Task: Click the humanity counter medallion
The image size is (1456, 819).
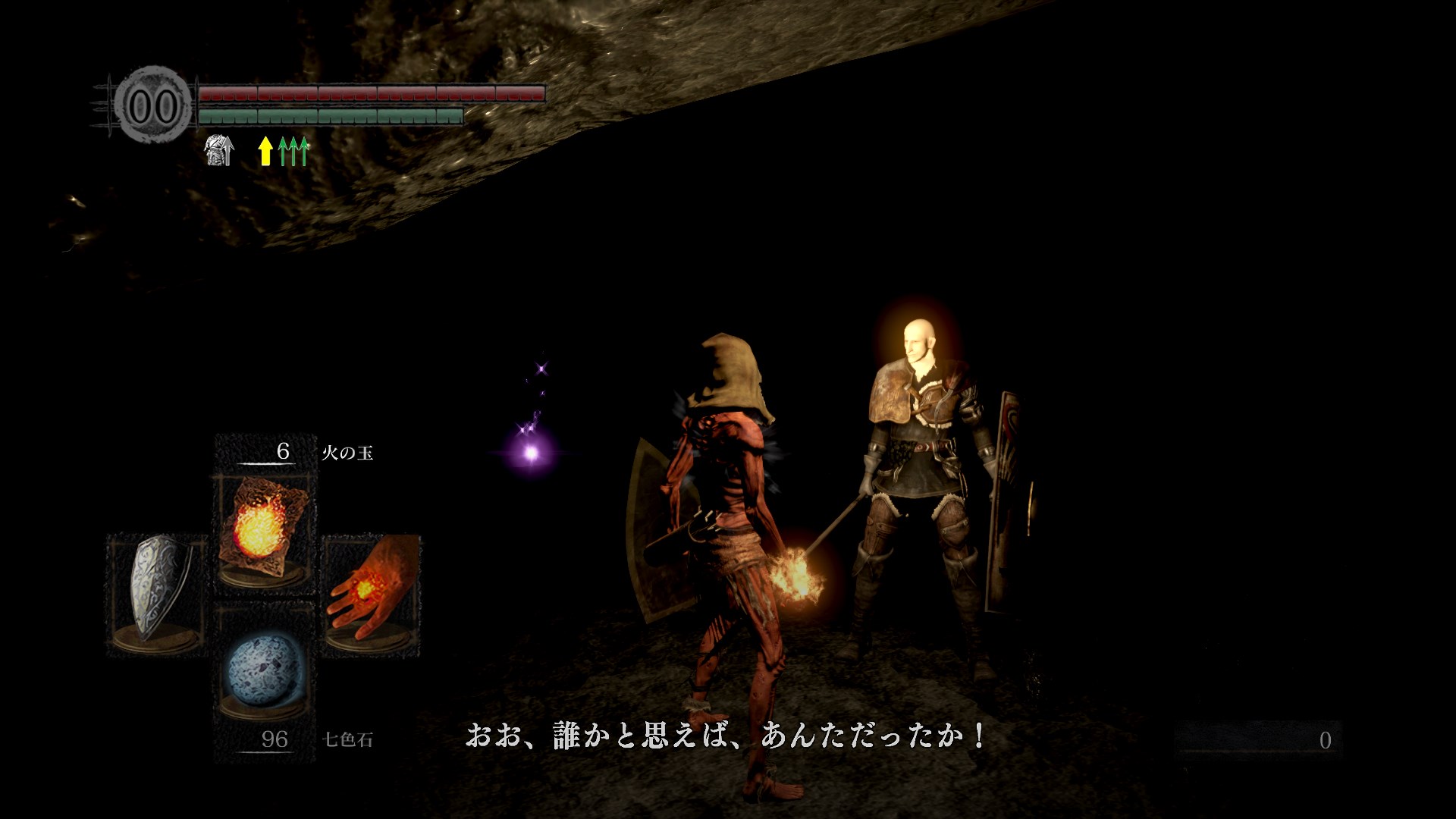Action: (152, 106)
